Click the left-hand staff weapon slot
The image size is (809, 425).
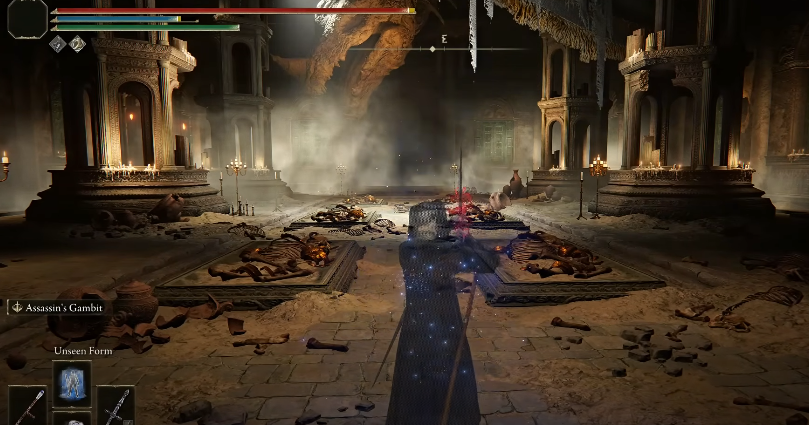[27, 406]
